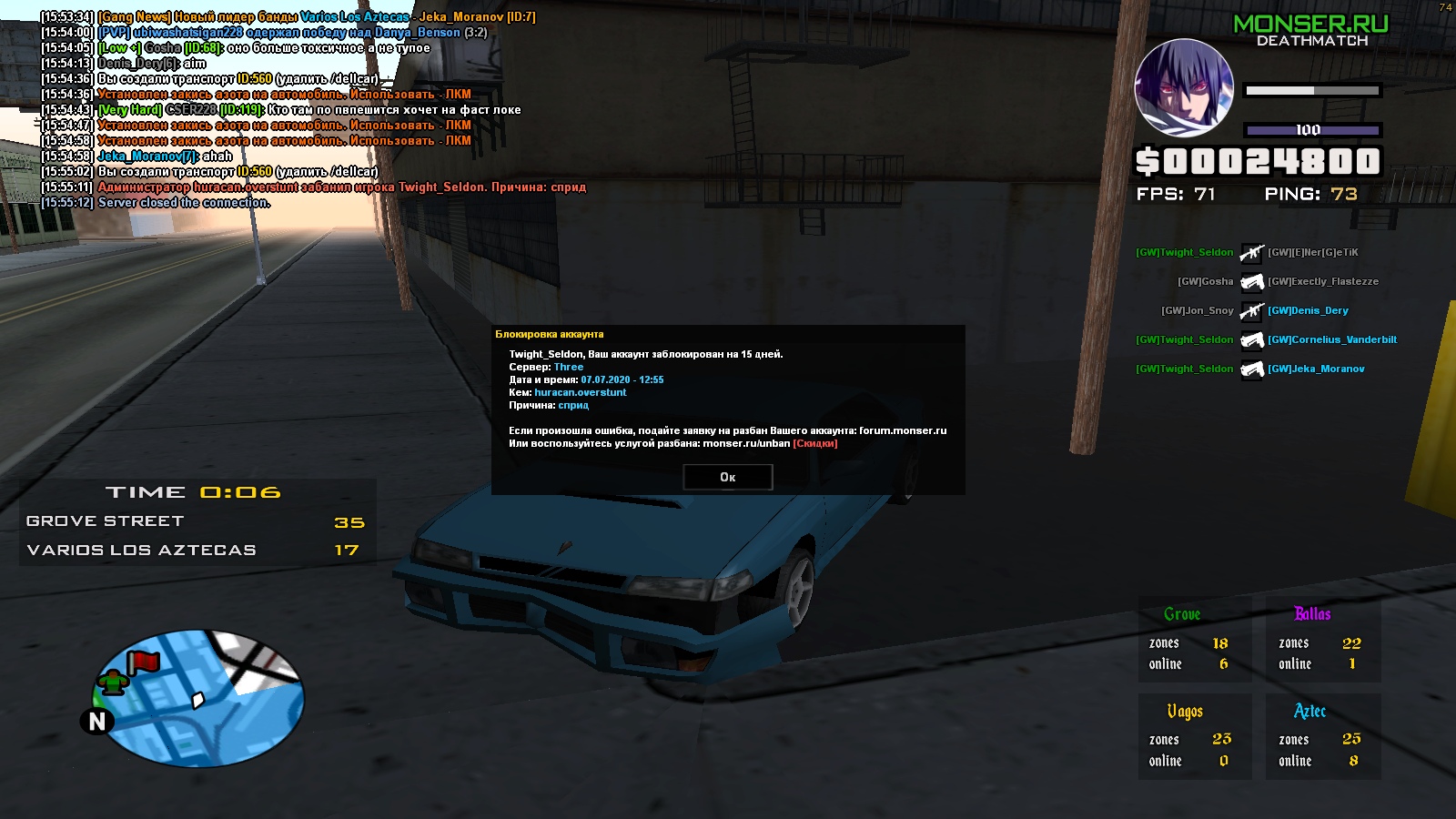Select the kill feed entry for Jeka_Moranov
Viewport: 1456px width, 819px height.
(1315, 369)
